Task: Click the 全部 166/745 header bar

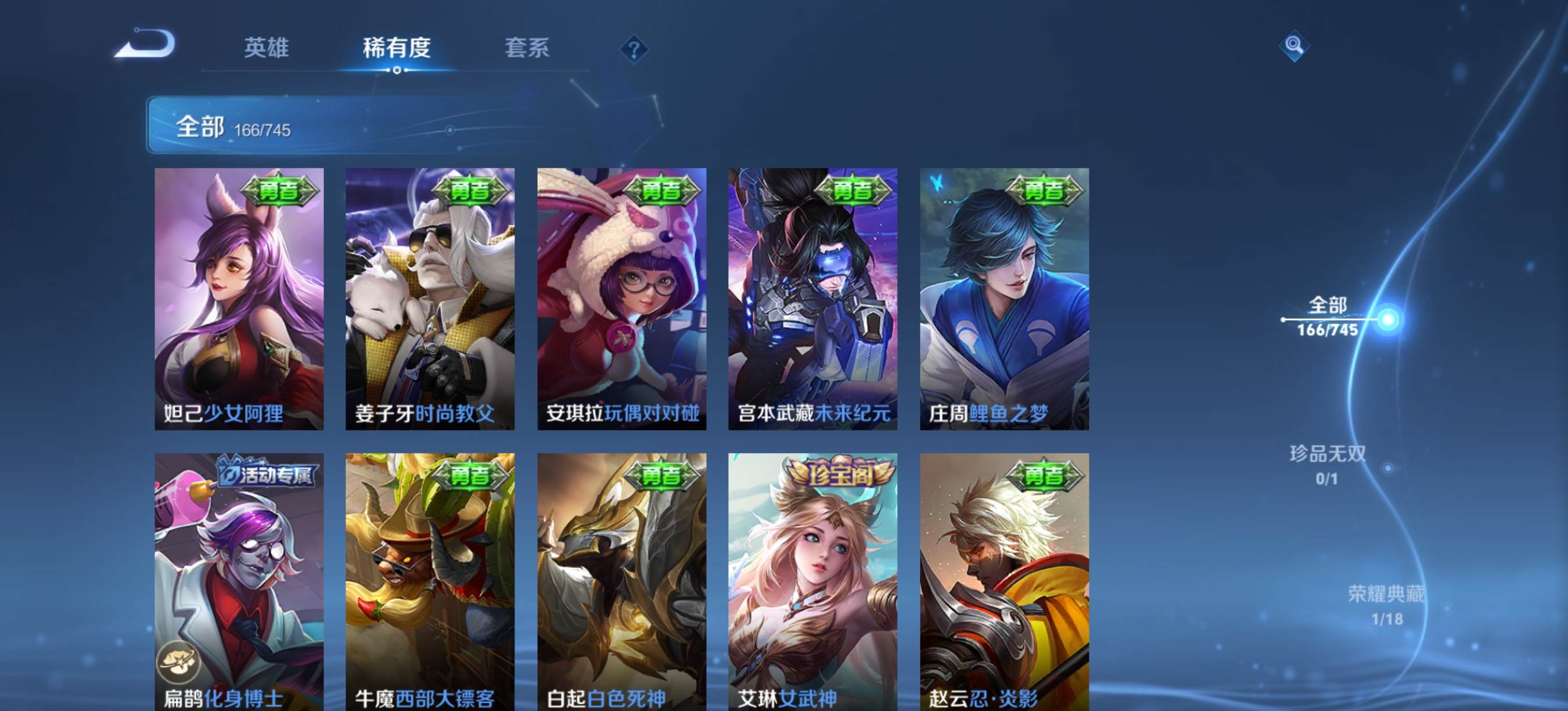Action: point(341,125)
